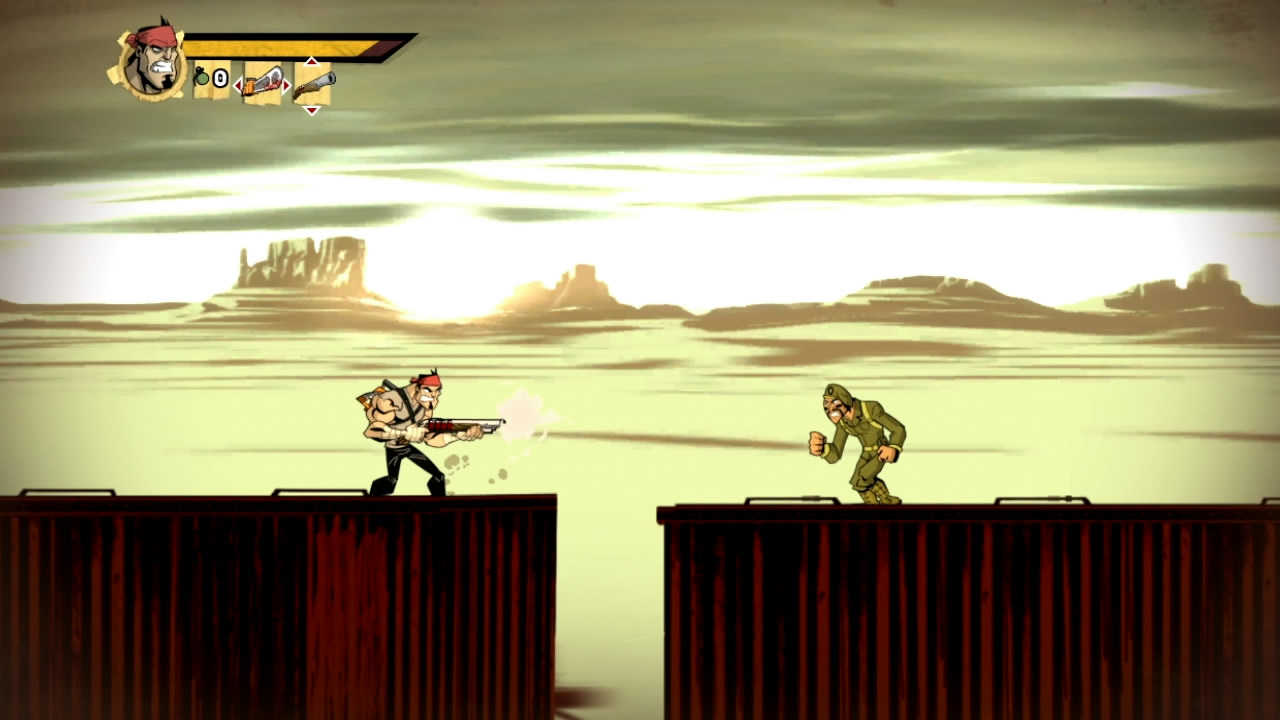Expand the weapon list via the down arrow

click(311, 110)
